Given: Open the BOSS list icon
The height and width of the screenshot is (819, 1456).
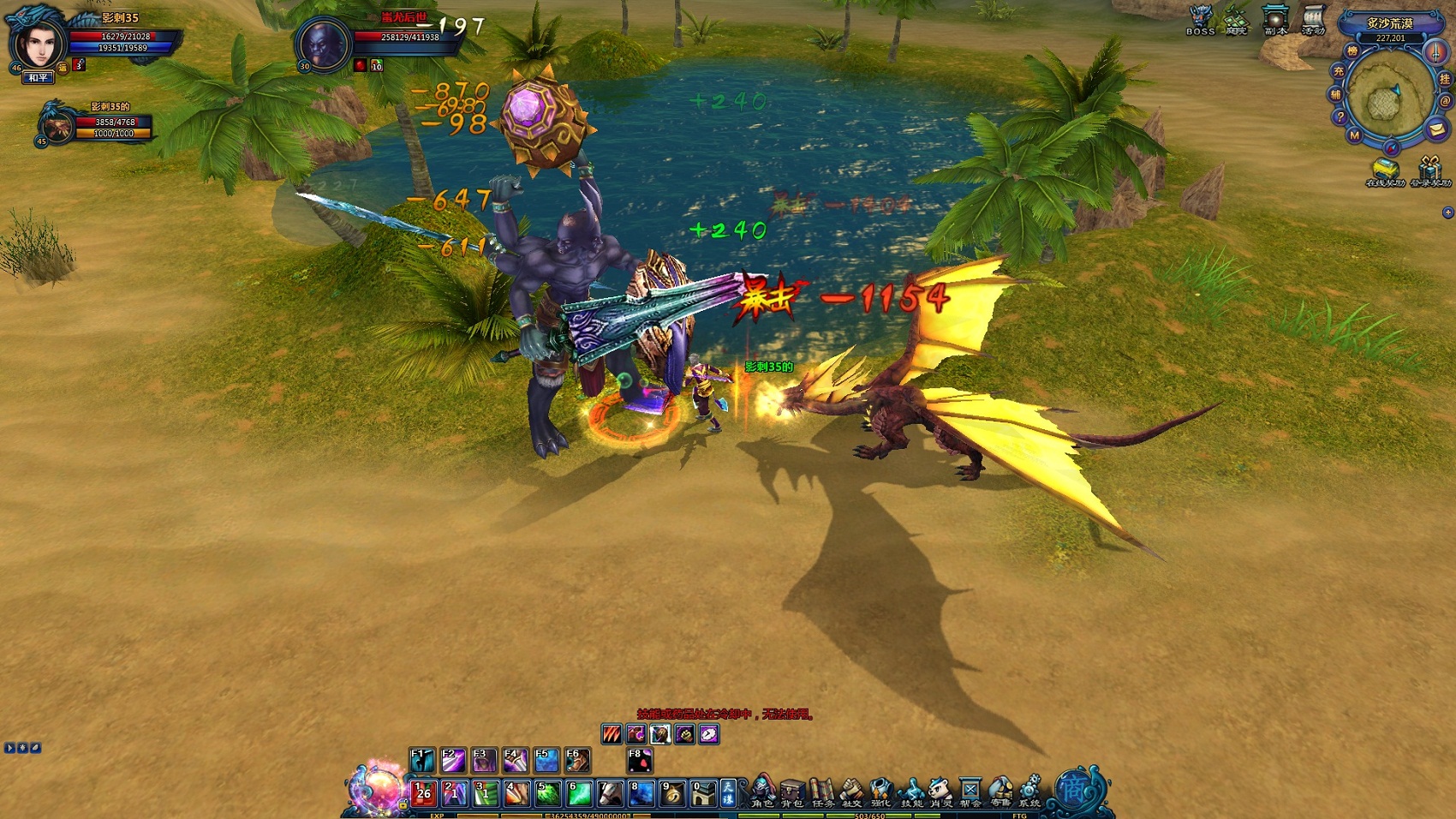Looking at the screenshot, I should 1201,19.
